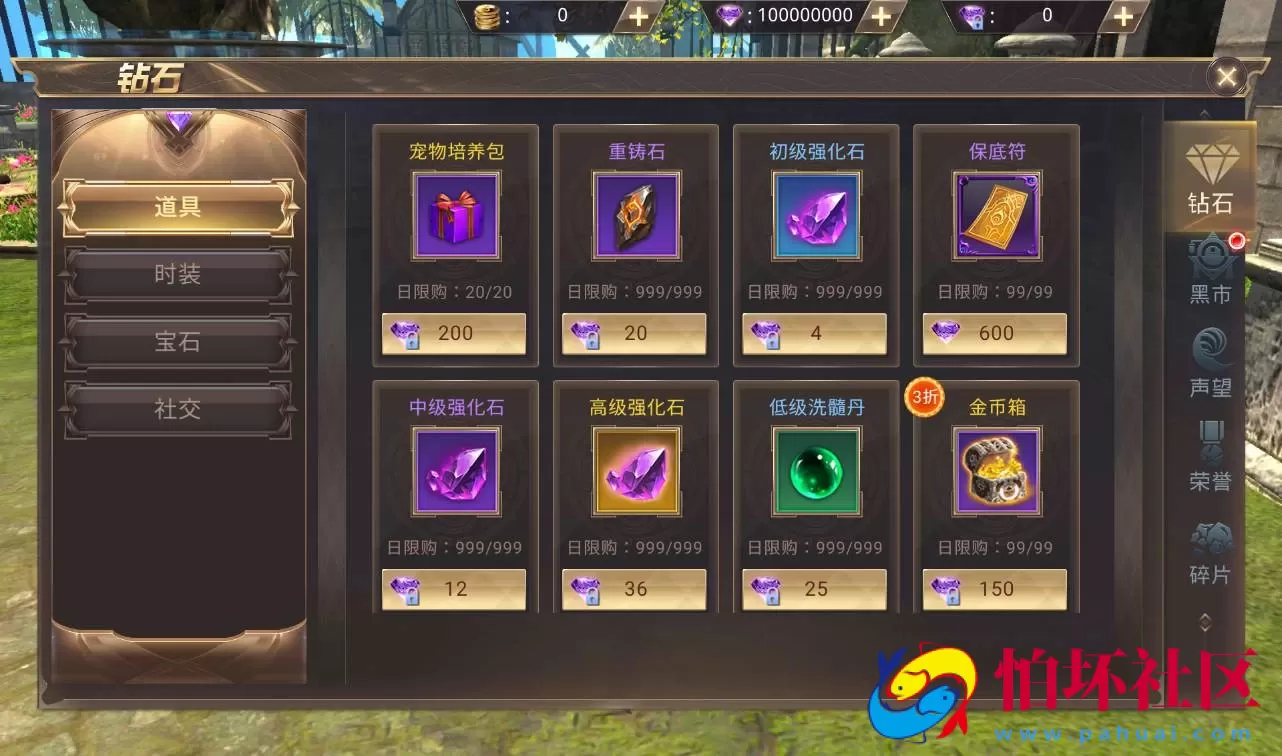Switch to the 道具 tab

(177, 207)
